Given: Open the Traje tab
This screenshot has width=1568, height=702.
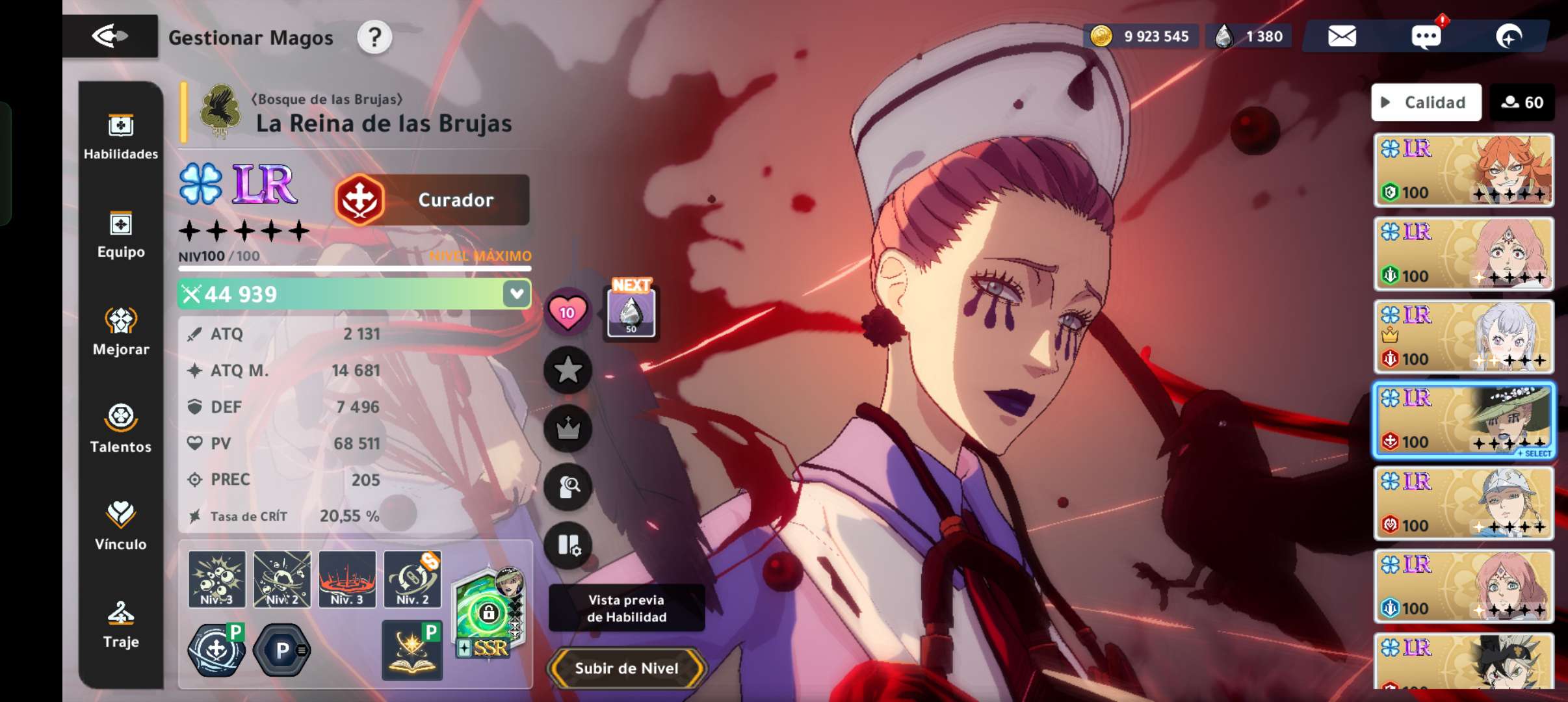Looking at the screenshot, I should [121, 624].
